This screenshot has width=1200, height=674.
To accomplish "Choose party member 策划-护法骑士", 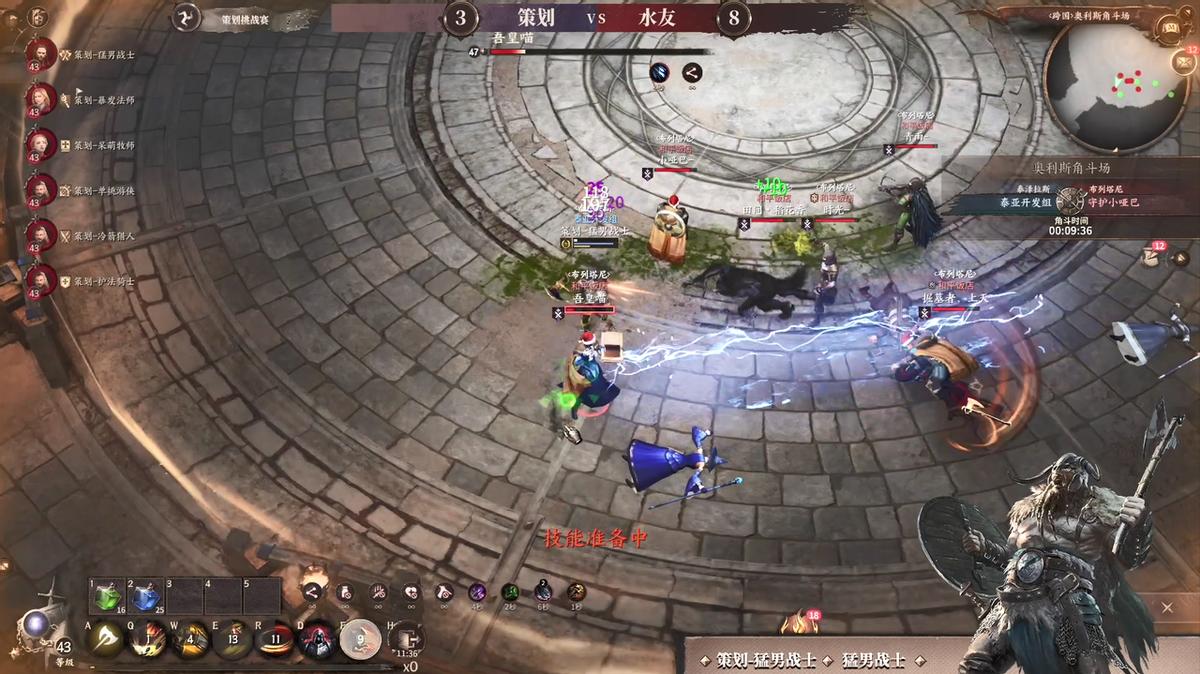I will pyautogui.click(x=41, y=281).
